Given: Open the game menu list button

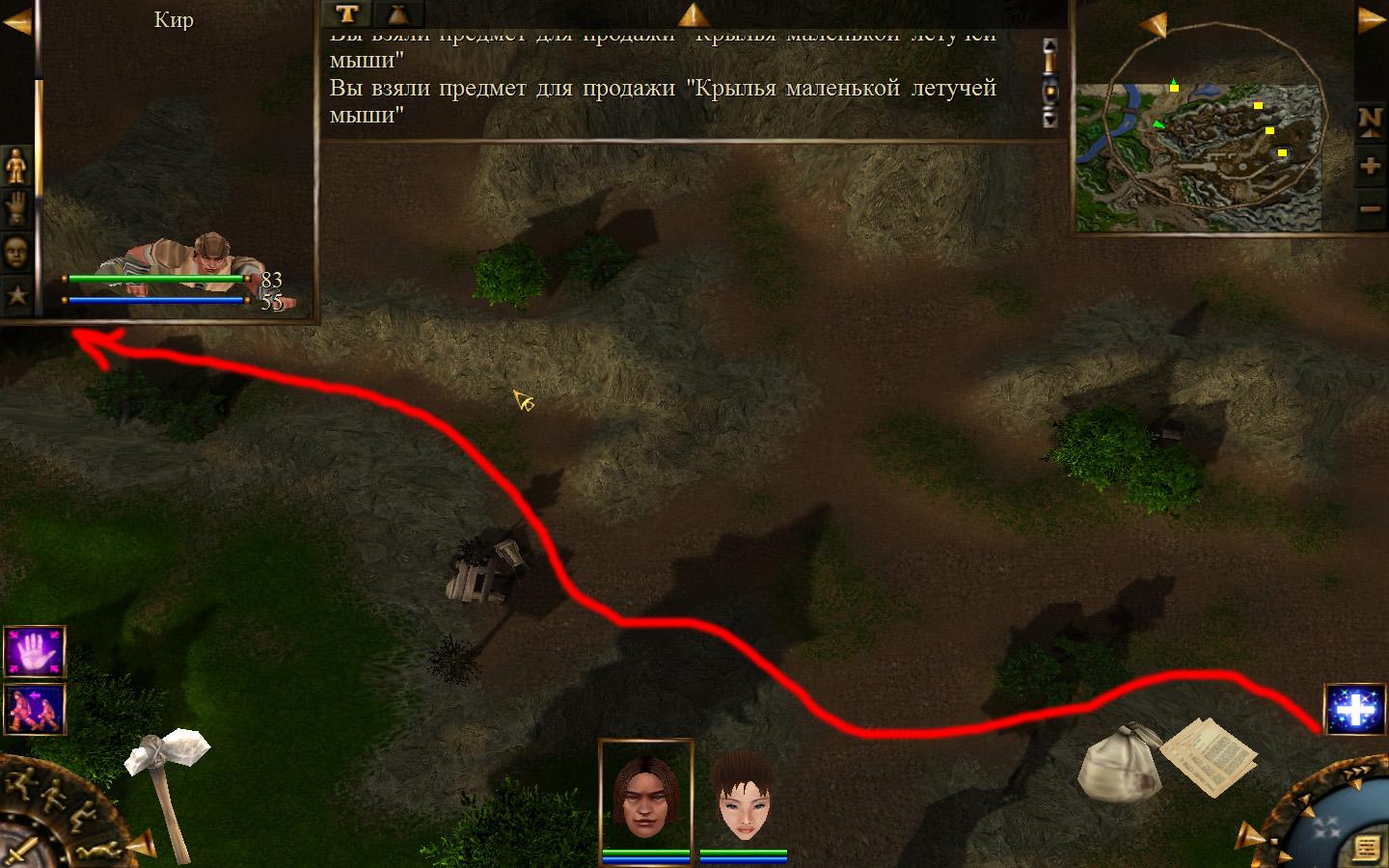Looking at the screenshot, I should 1366,848.
